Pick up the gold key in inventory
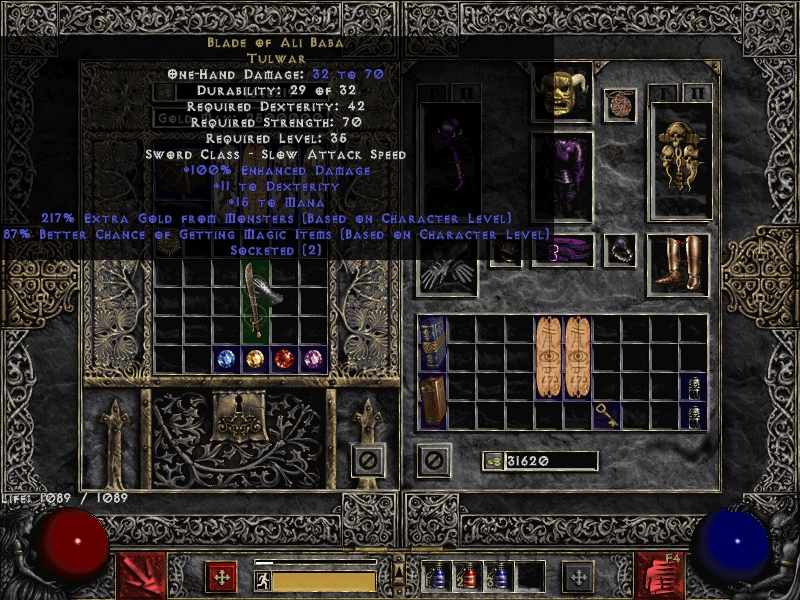This screenshot has width=800, height=600. pos(606,415)
